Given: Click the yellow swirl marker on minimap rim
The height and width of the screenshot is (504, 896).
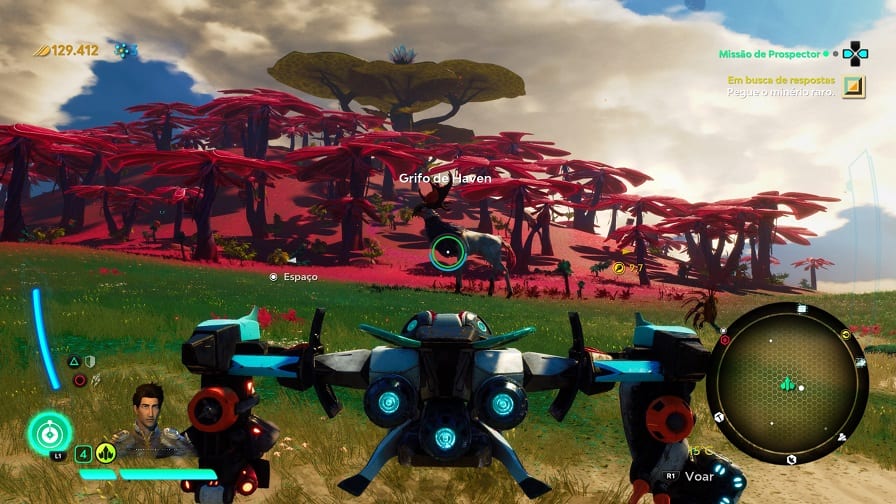Looking at the screenshot, I should (846, 333).
